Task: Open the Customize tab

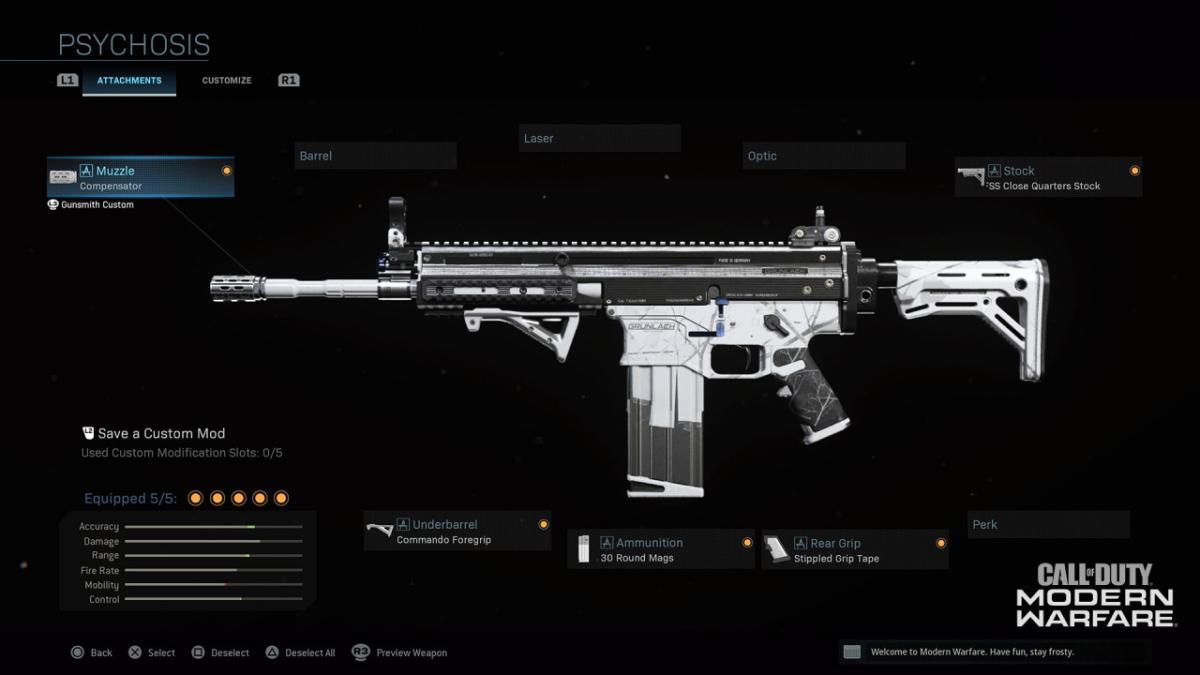Action: (x=227, y=80)
